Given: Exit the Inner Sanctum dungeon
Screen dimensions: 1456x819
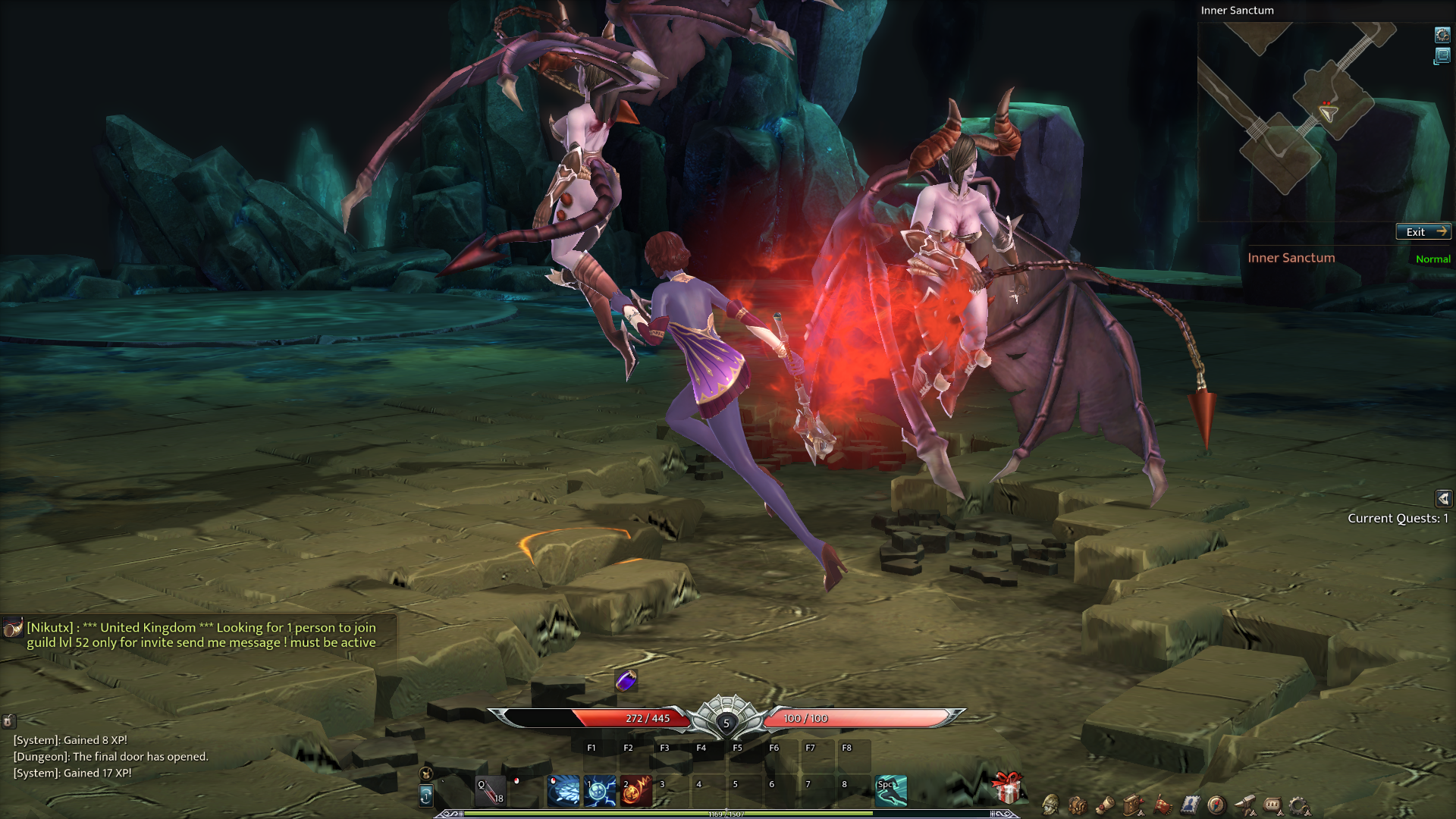Looking at the screenshot, I should (x=1423, y=232).
